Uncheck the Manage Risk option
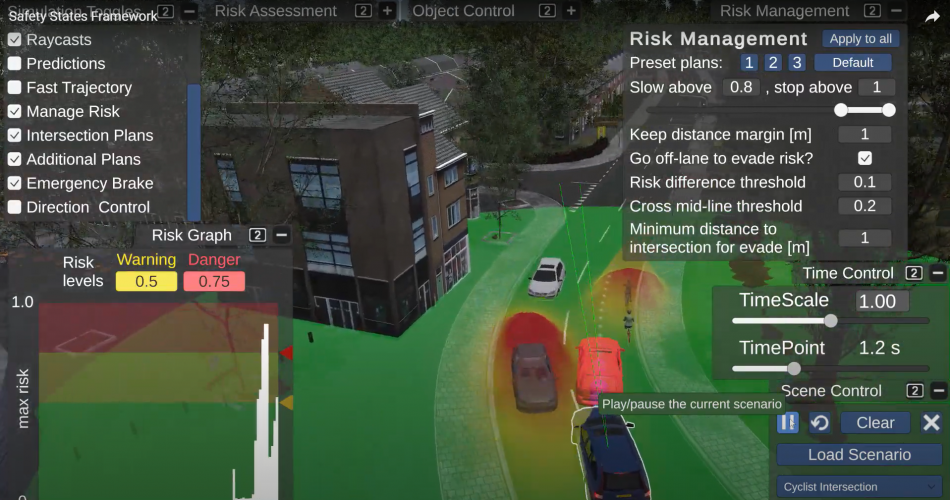Screen dimensions: 950x500 15,112
